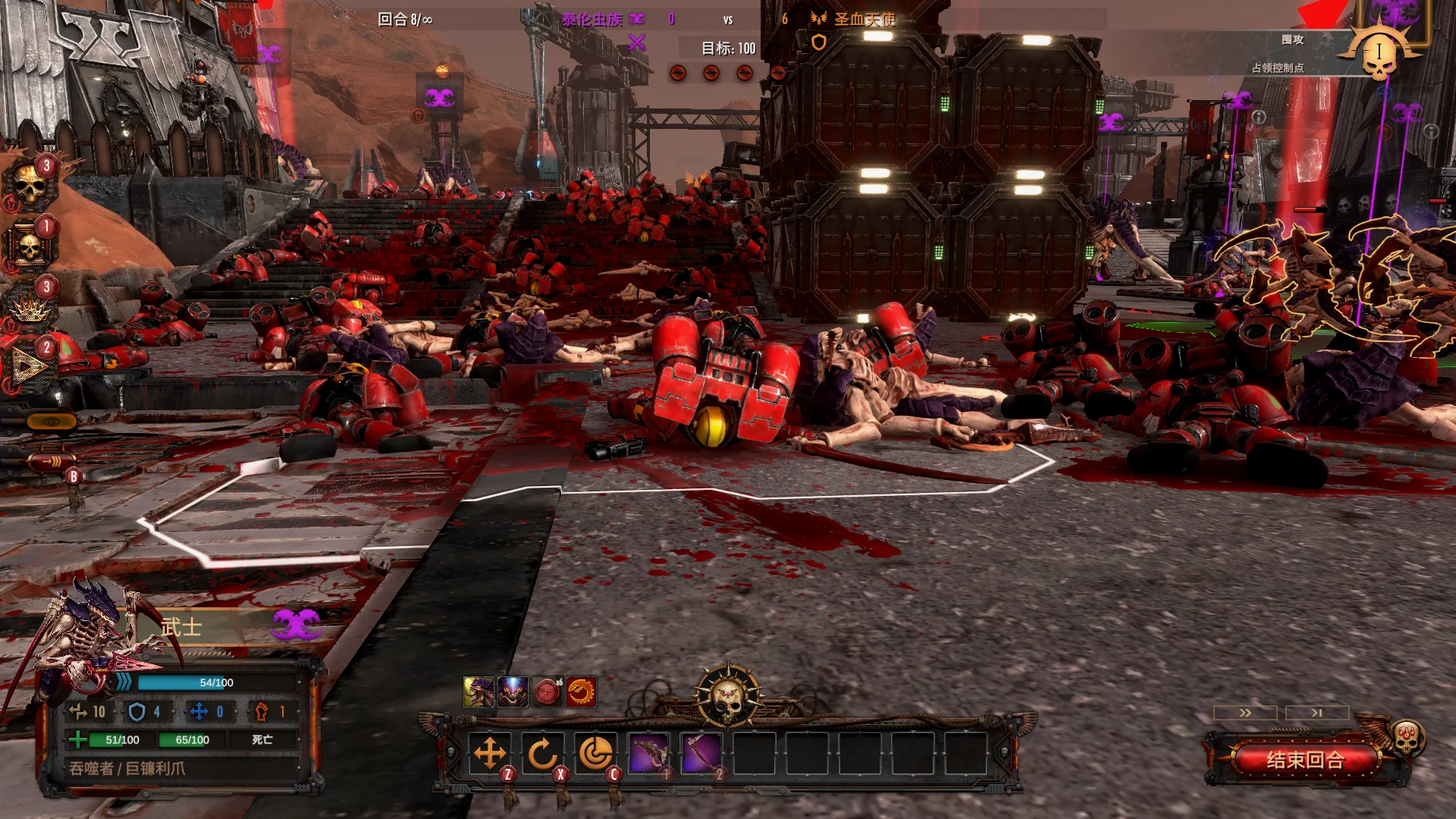Screen dimensions: 1456x819
Task: Click the red wax seal status icon
Action: tap(547, 692)
